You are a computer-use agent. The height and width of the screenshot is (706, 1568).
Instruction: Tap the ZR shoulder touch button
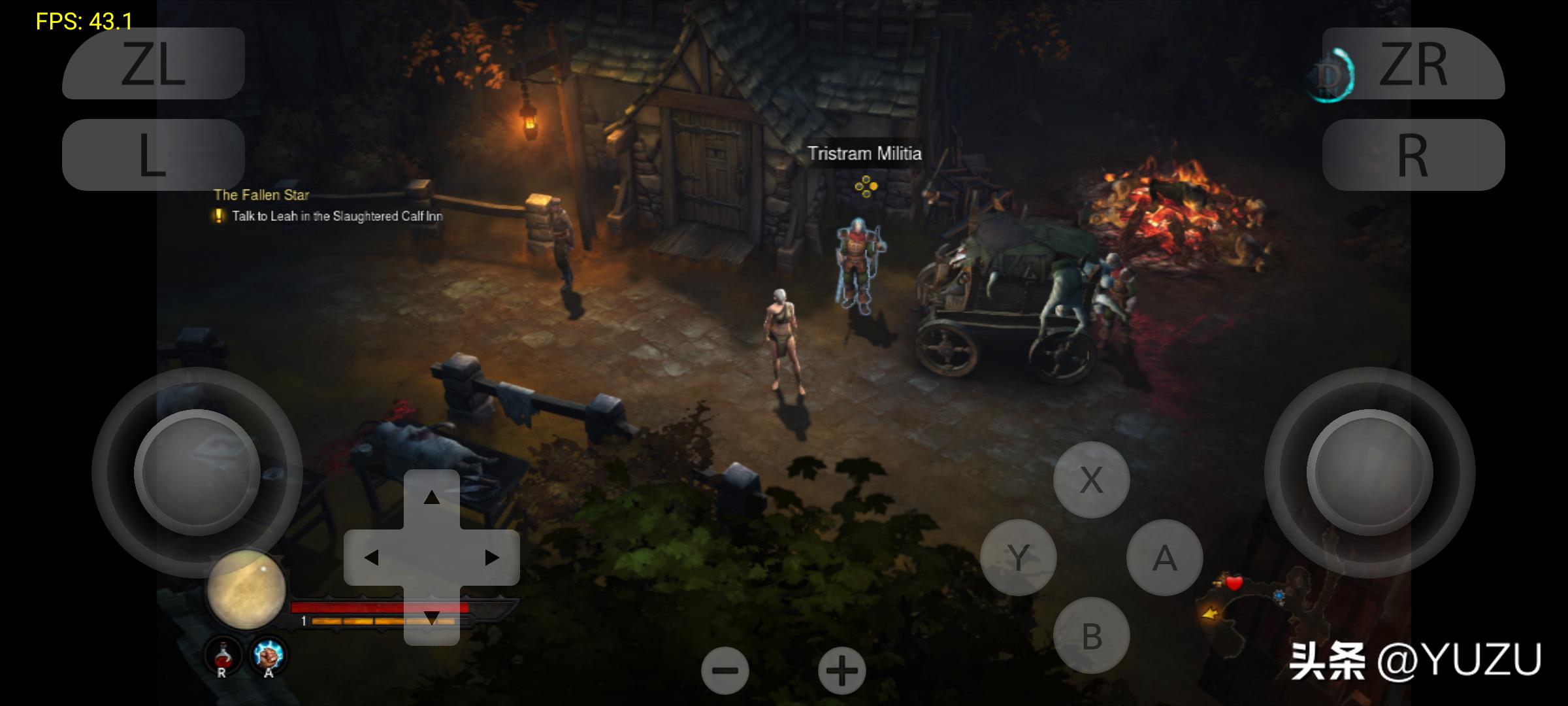tap(1413, 64)
